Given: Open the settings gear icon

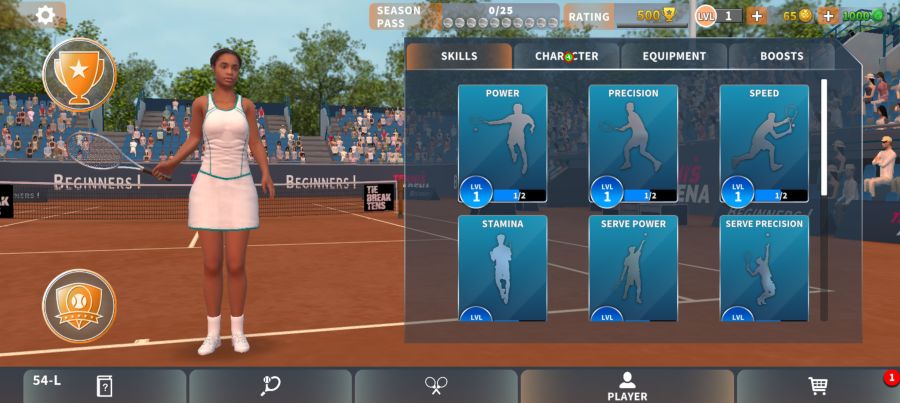Looking at the screenshot, I should (45, 15).
